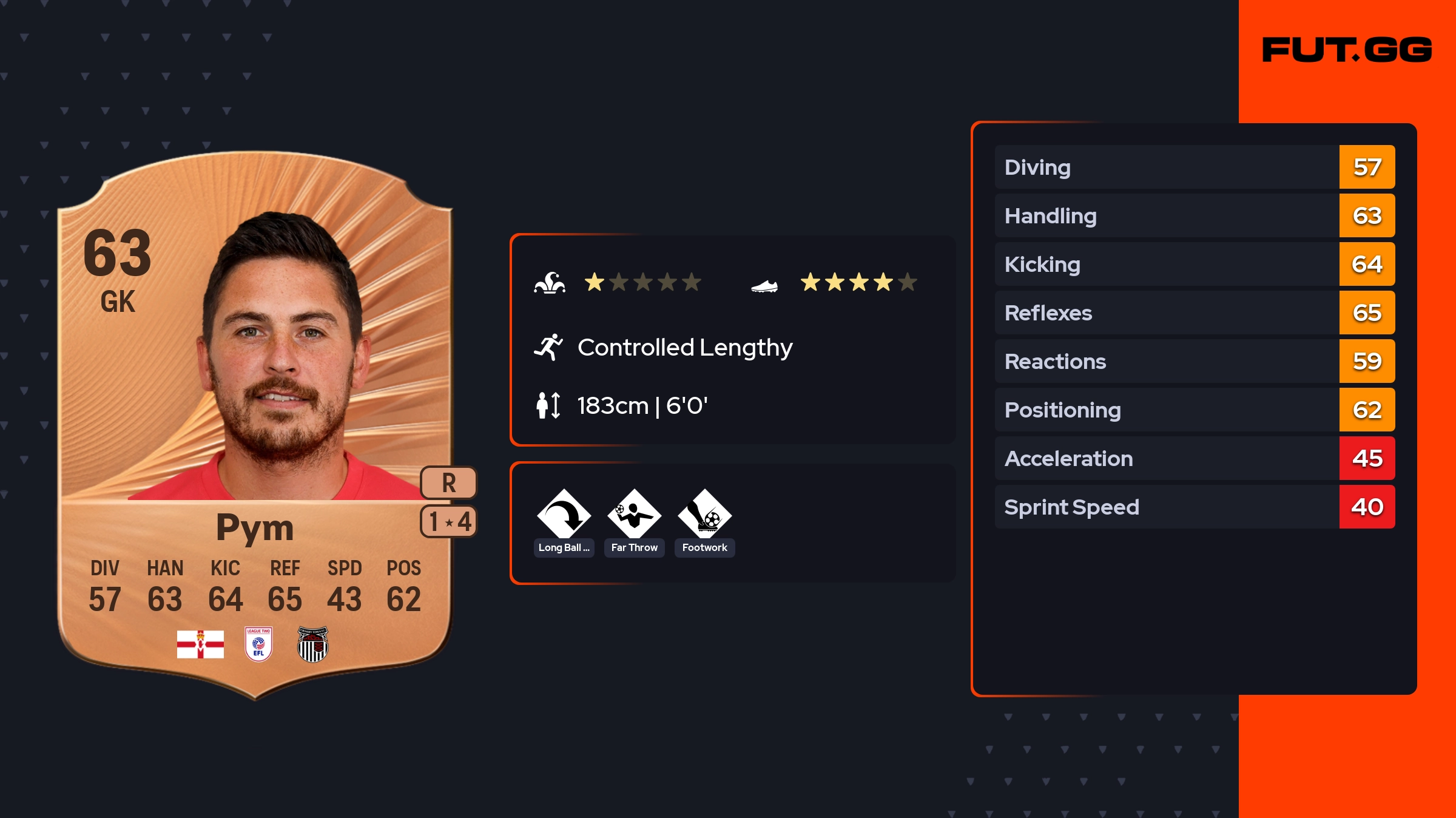Click the Sprint Speed stat row
The image size is (1456, 818).
(x=1194, y=507)
